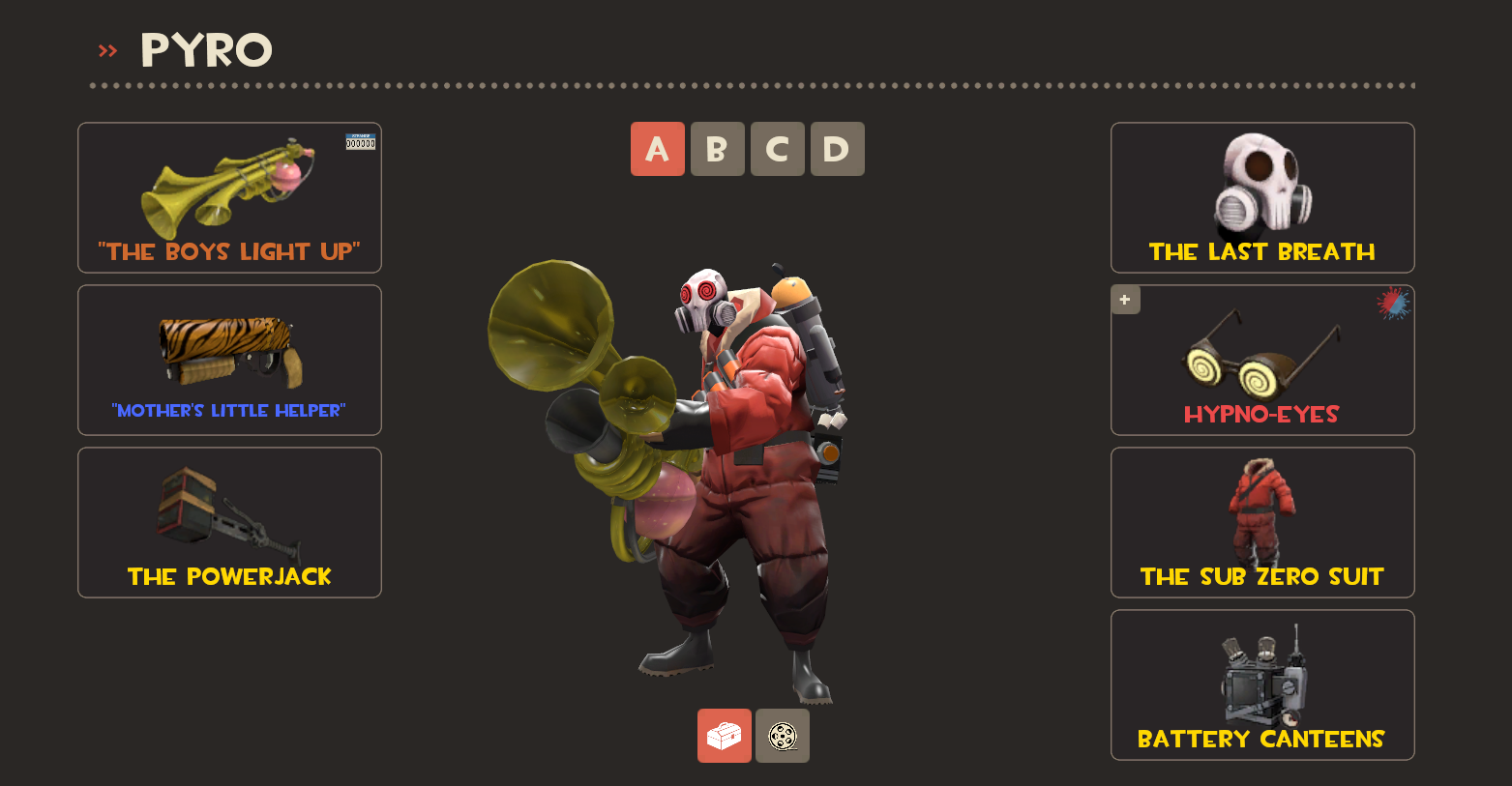1512x786 pixels.
Task: Switch to loadout slot D
Action: [837, 149]
